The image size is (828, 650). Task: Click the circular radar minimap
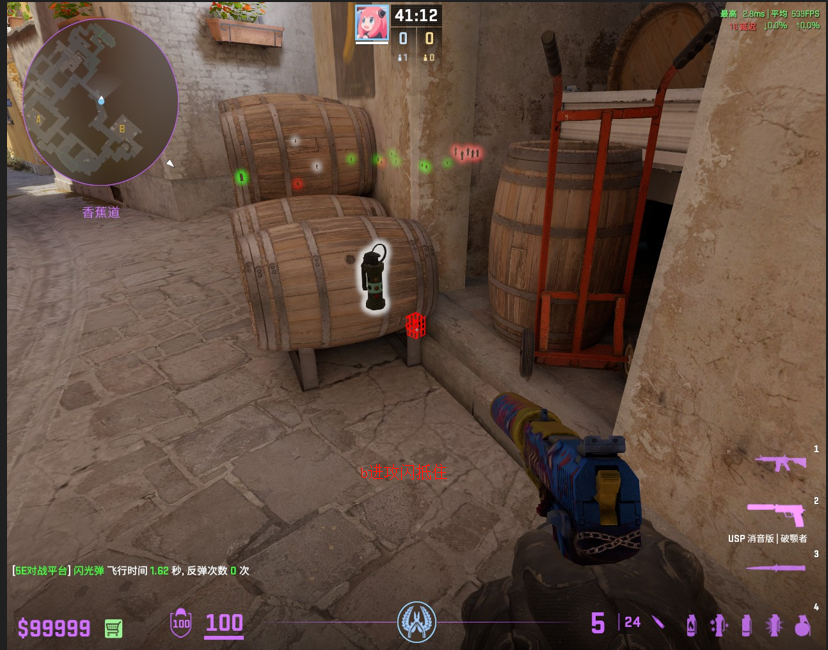100,102
